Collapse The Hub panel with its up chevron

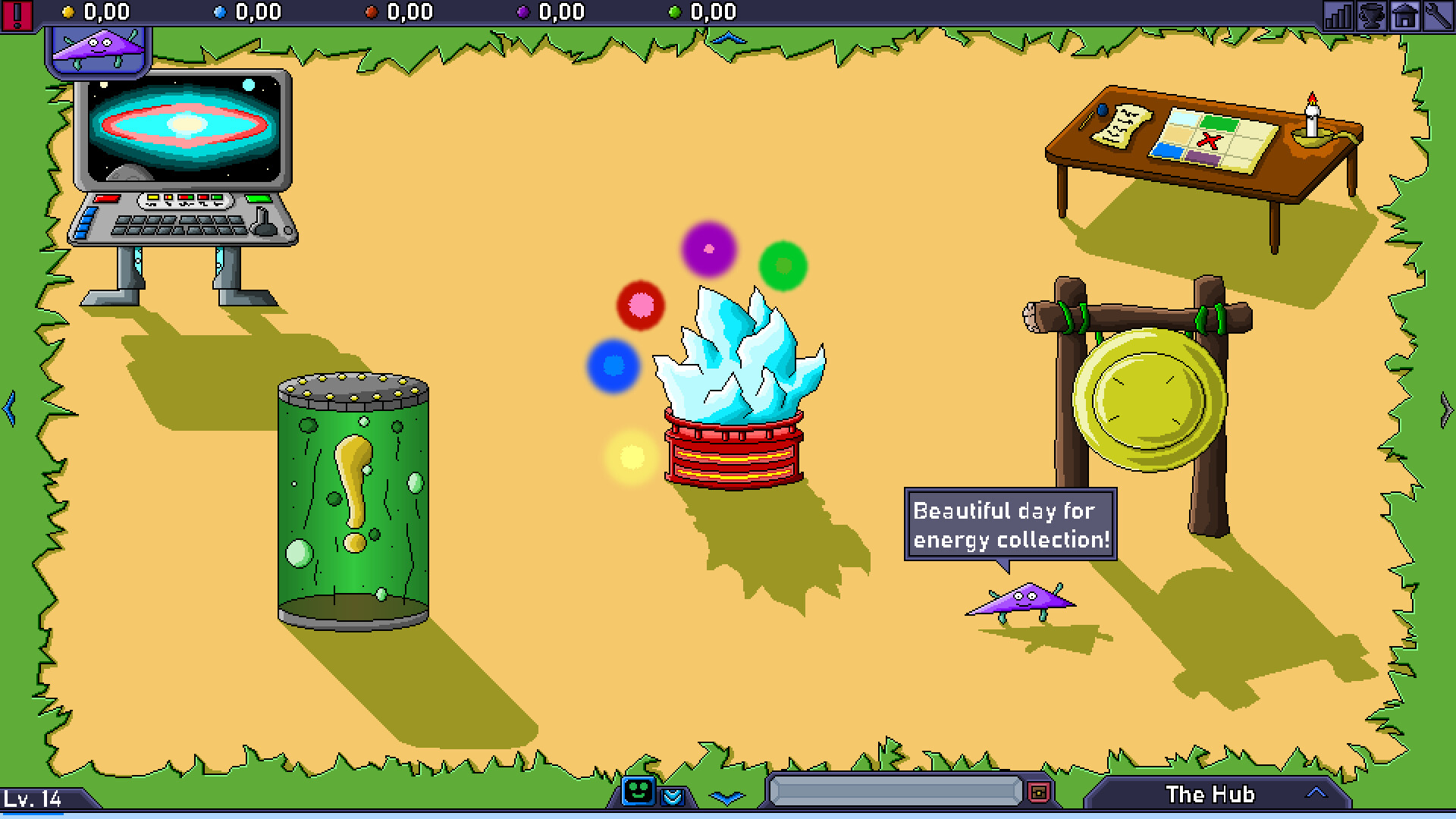pyautogui.click(x=1316, y=793)
